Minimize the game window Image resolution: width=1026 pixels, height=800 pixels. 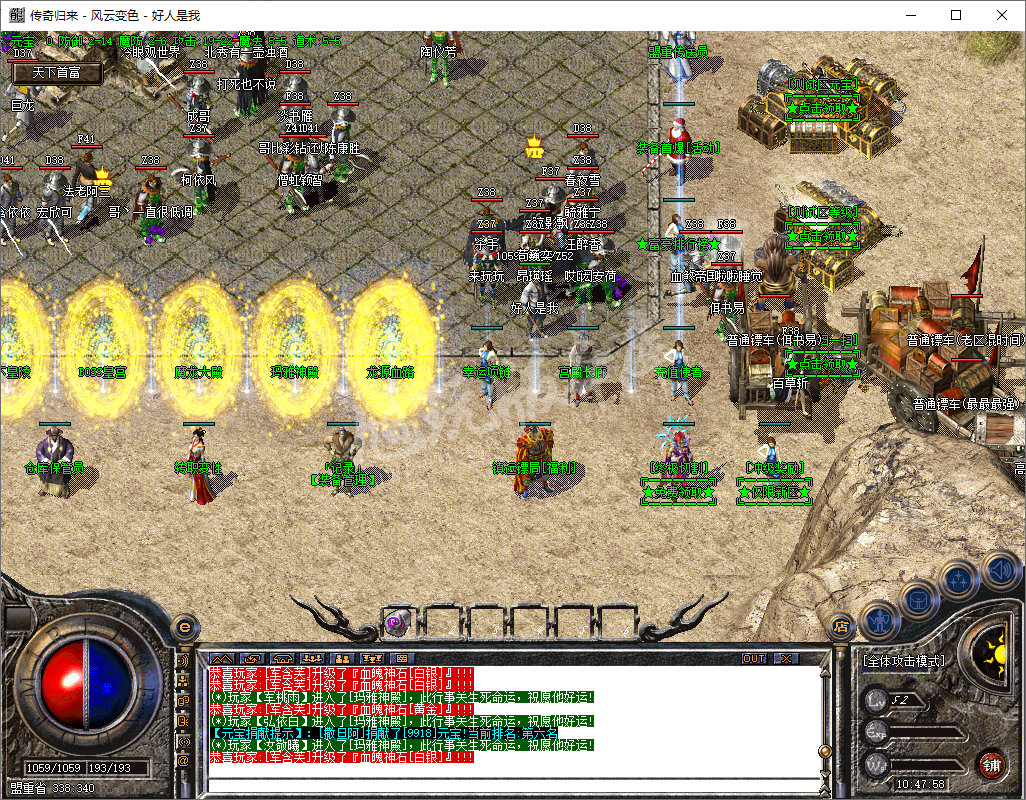point(910,15)
